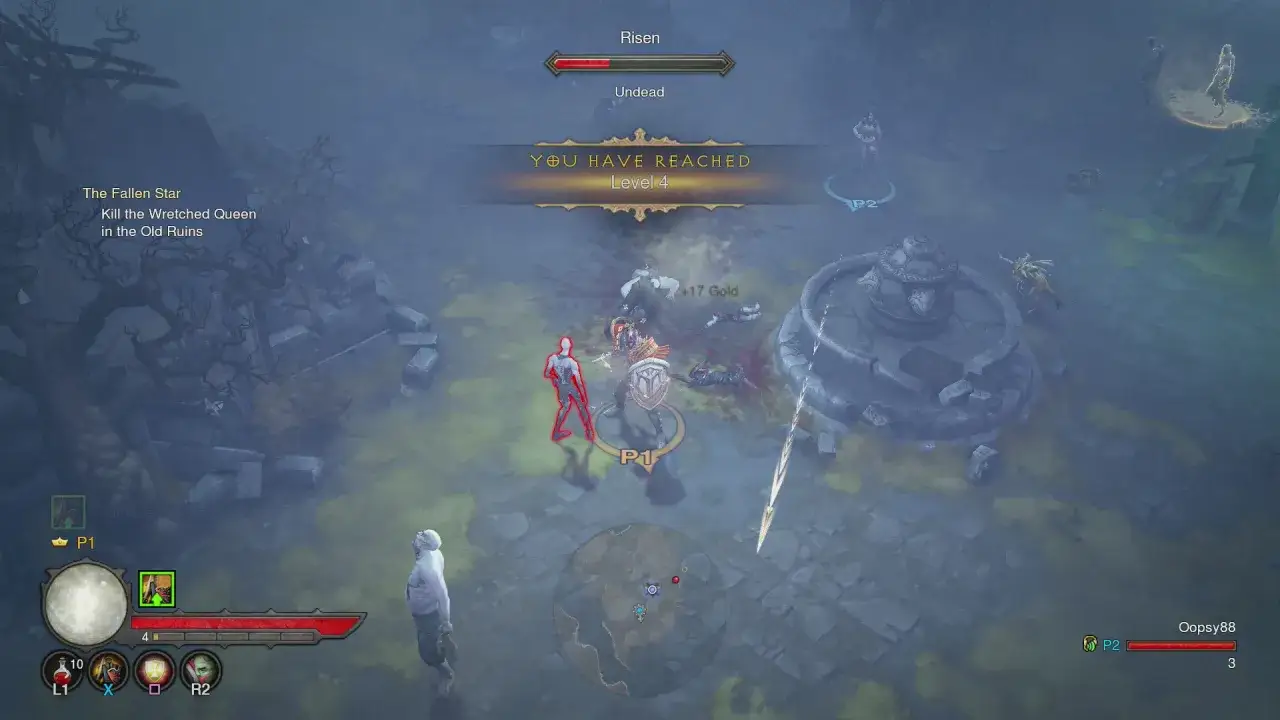Screen dimensions: 1280x720
Task: Click the You Have Reached Level 4 banner
Action: click(640, 172)
